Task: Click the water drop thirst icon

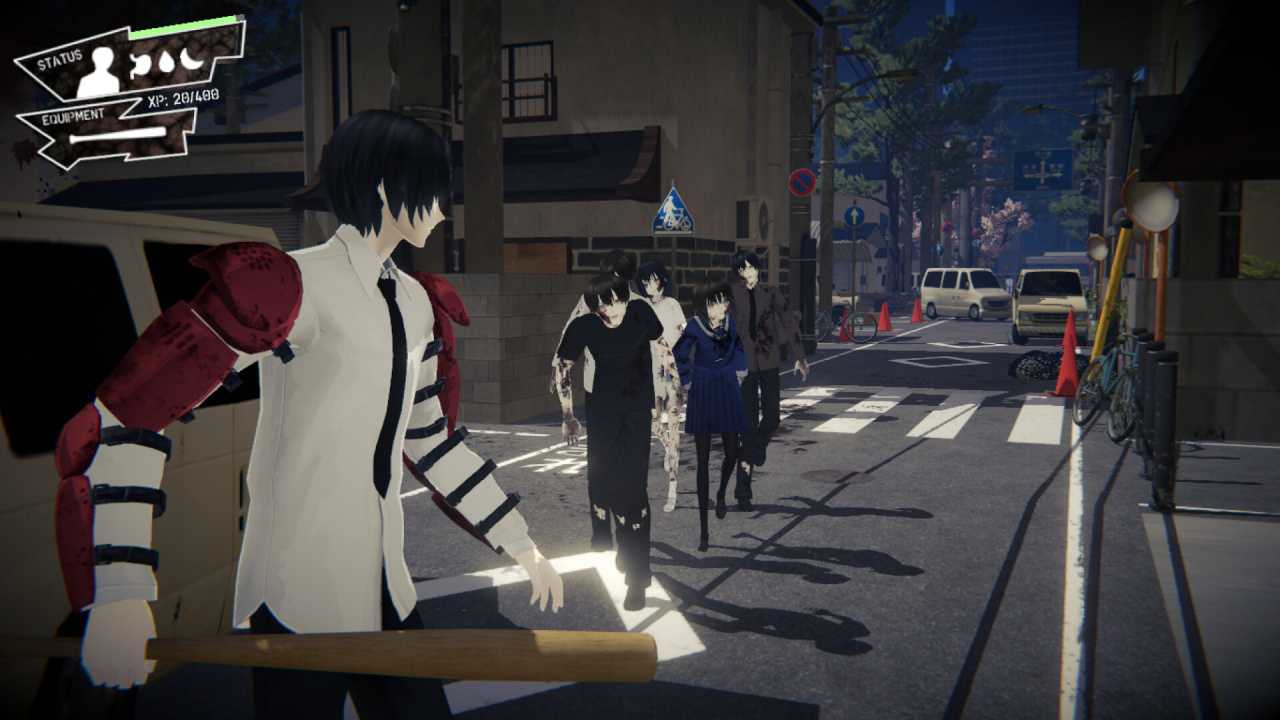Action: [x=166, y=62]
